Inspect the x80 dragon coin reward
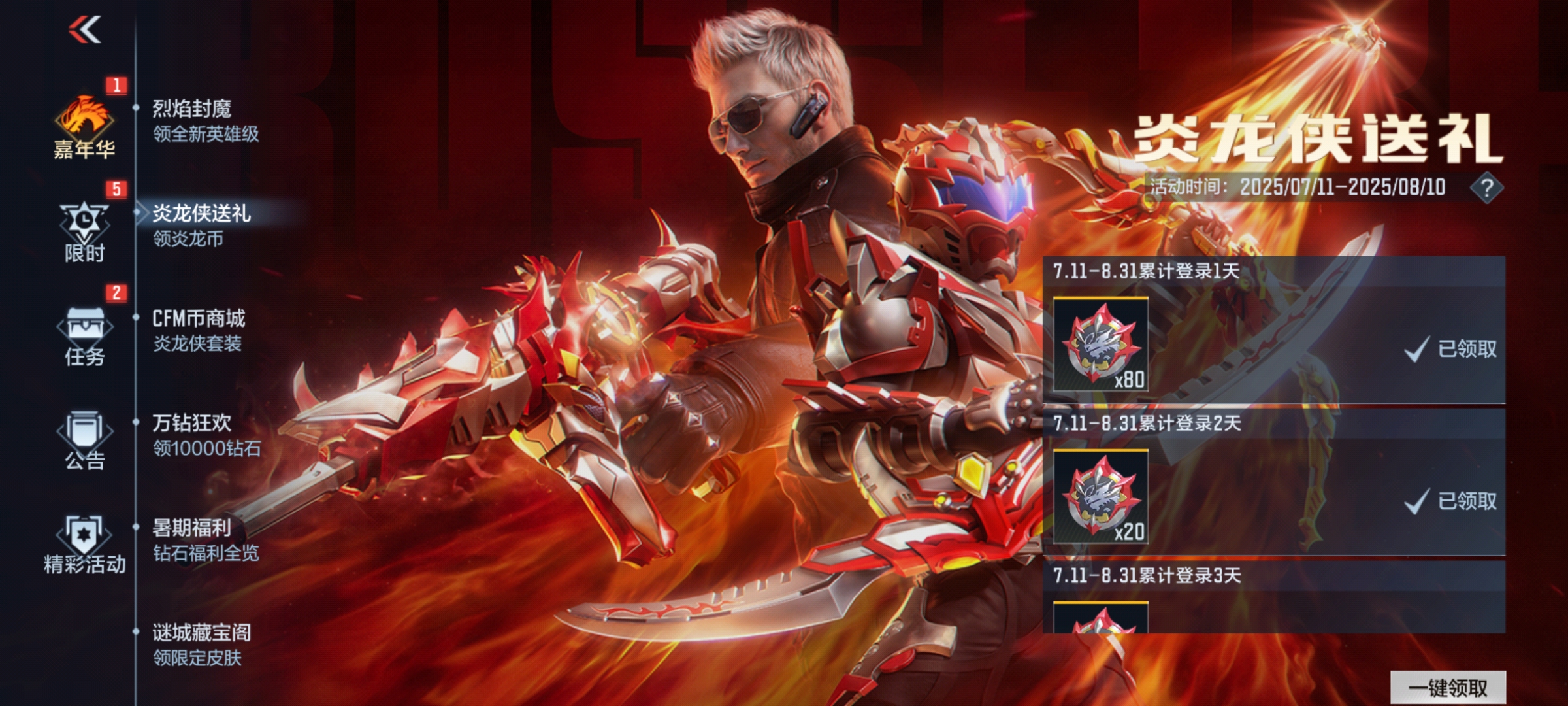The image size is (1568, 706). [1101, 345]
